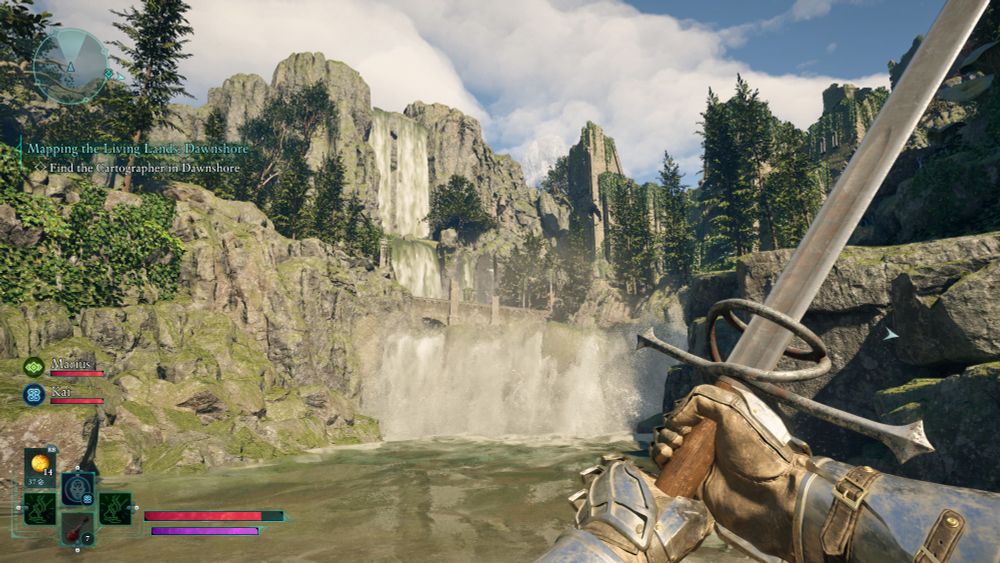Use the orange orb consumable slot
The width and height of the screenshot is (1000, 563).
pos(41,465)
